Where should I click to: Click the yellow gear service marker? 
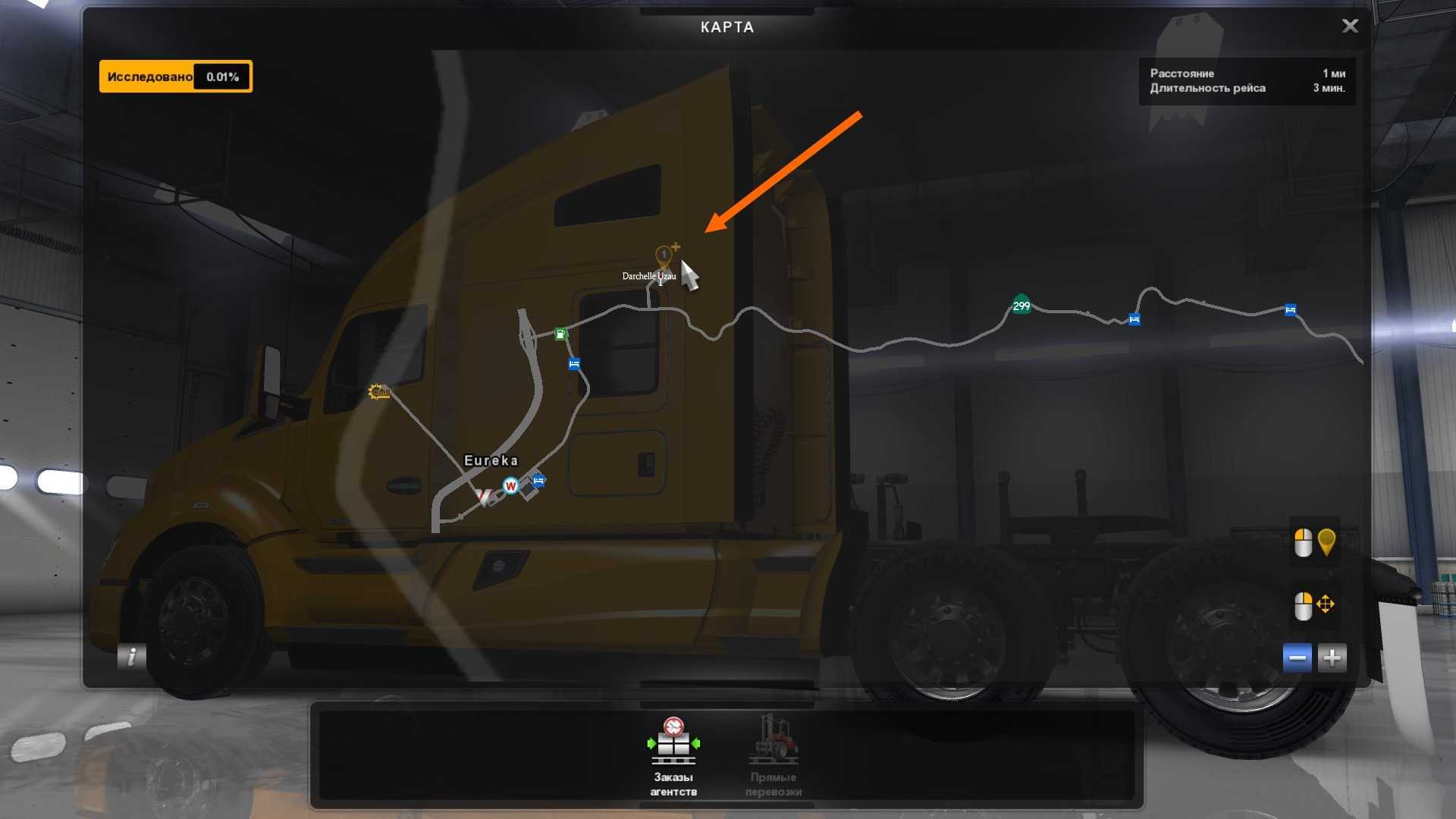click(378, 391)
